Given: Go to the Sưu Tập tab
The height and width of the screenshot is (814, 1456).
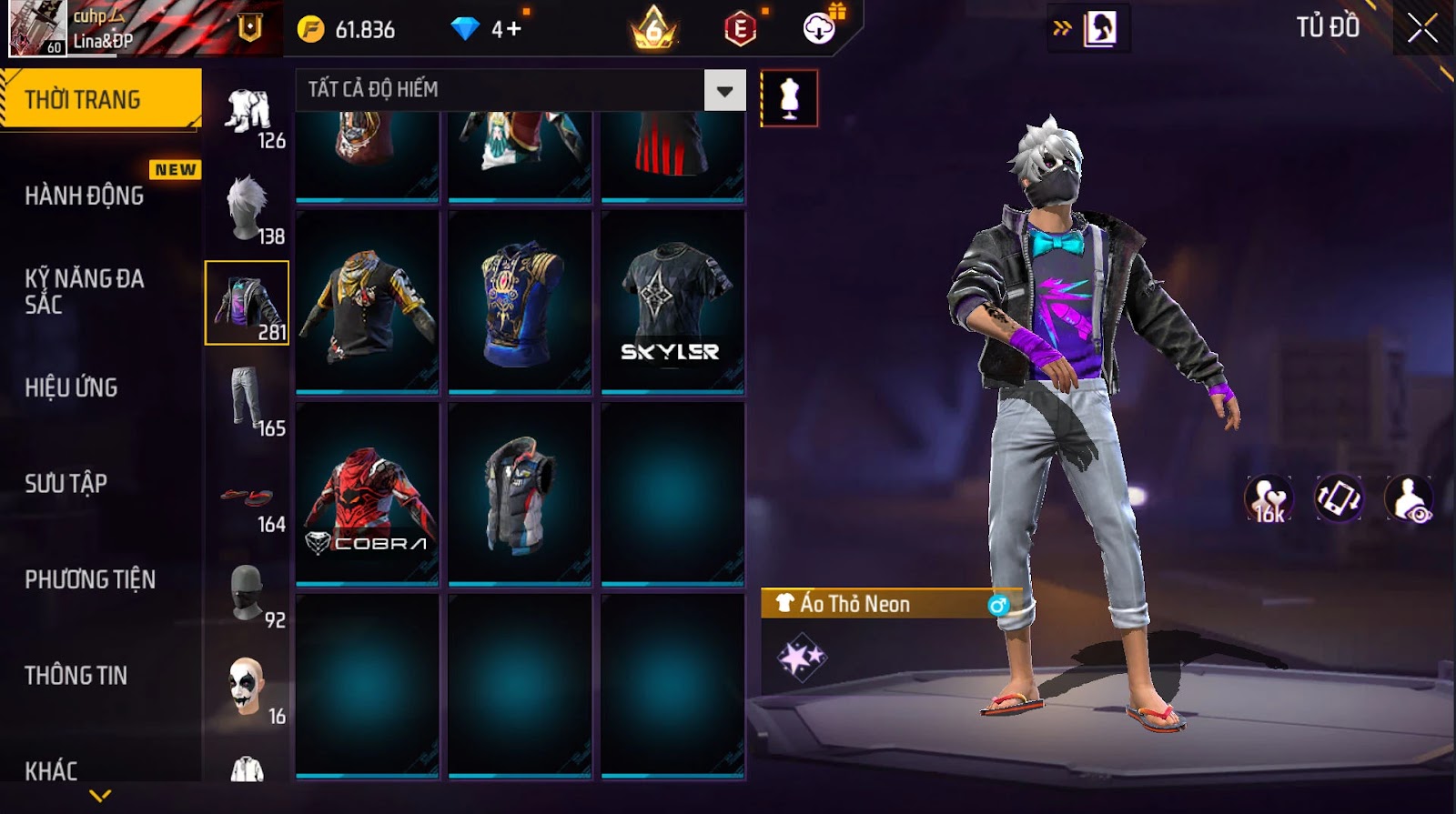Looking at the screenshot, I should click(66, 483).
